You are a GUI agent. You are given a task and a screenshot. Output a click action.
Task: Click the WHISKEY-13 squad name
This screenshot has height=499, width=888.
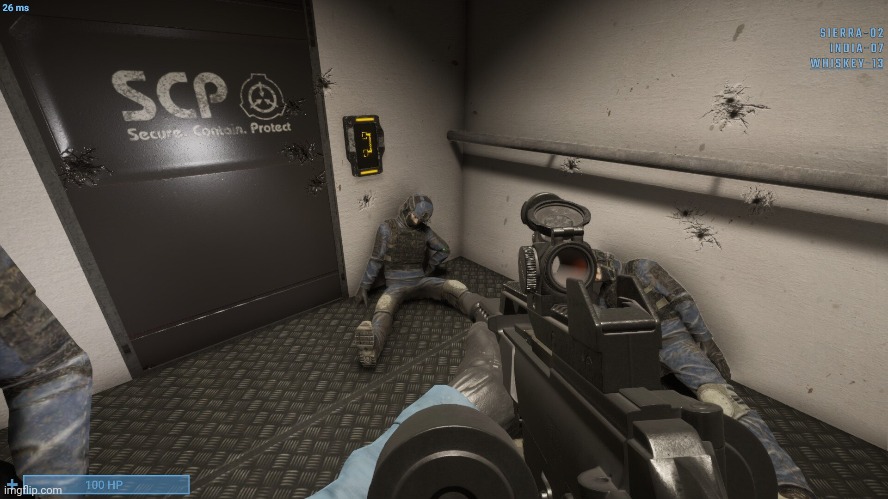pyautogui.click(x=847, y=63)
